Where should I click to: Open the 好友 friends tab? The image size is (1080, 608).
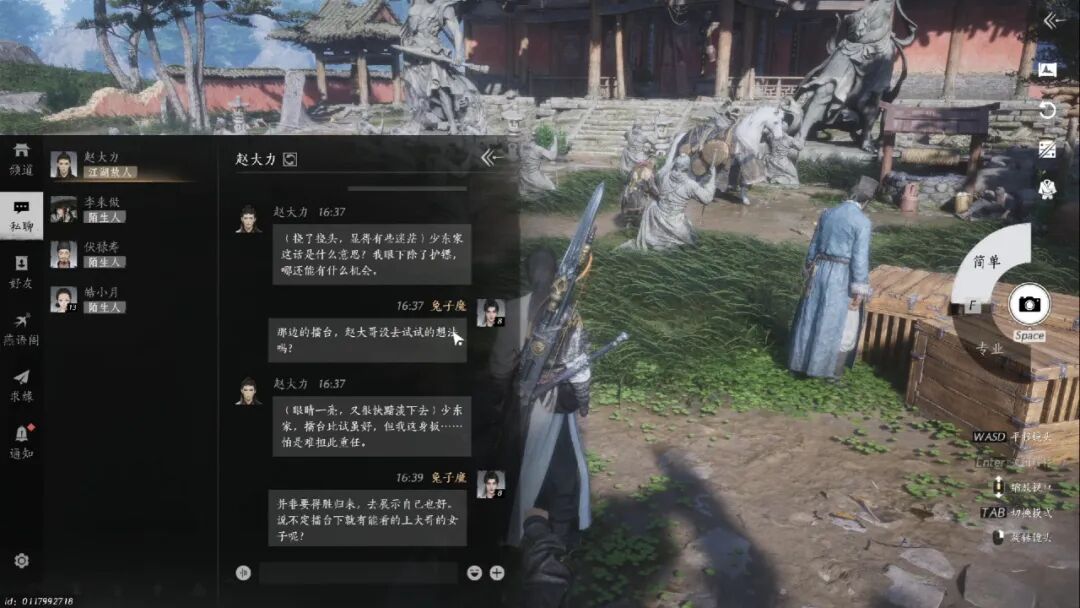pos(21,271)
